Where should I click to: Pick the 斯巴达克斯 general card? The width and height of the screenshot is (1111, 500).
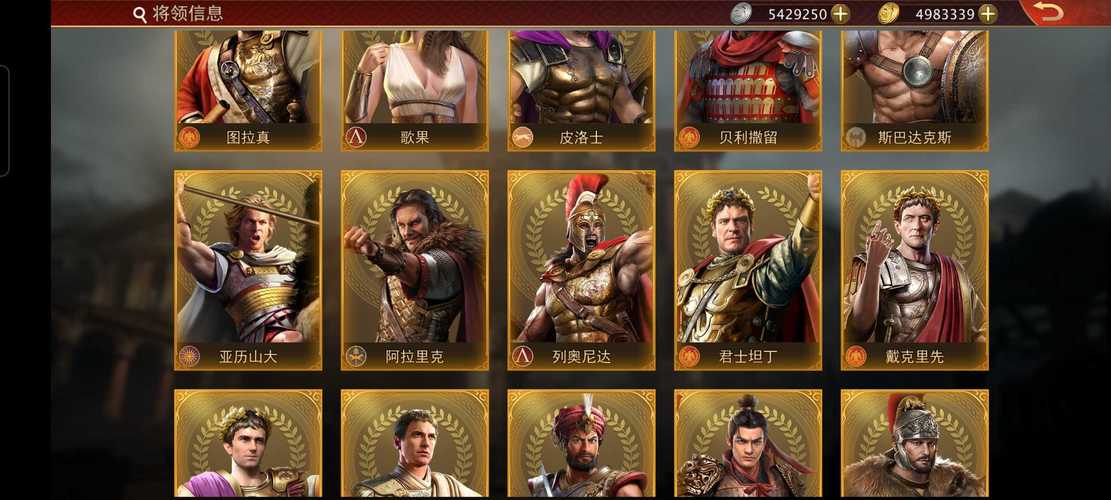tap(914, 90)
